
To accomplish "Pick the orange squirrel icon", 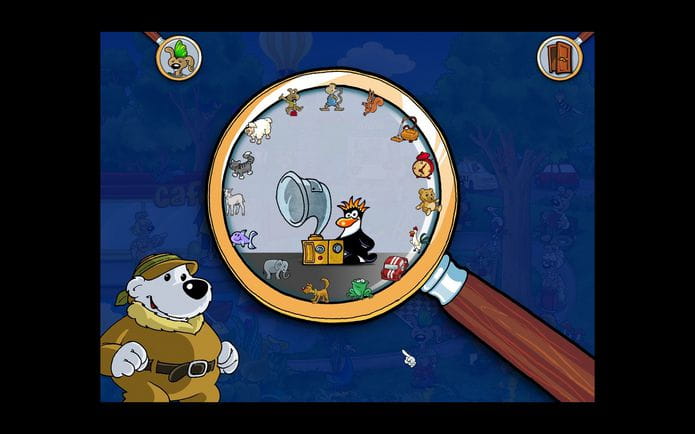I will point(373,103).
